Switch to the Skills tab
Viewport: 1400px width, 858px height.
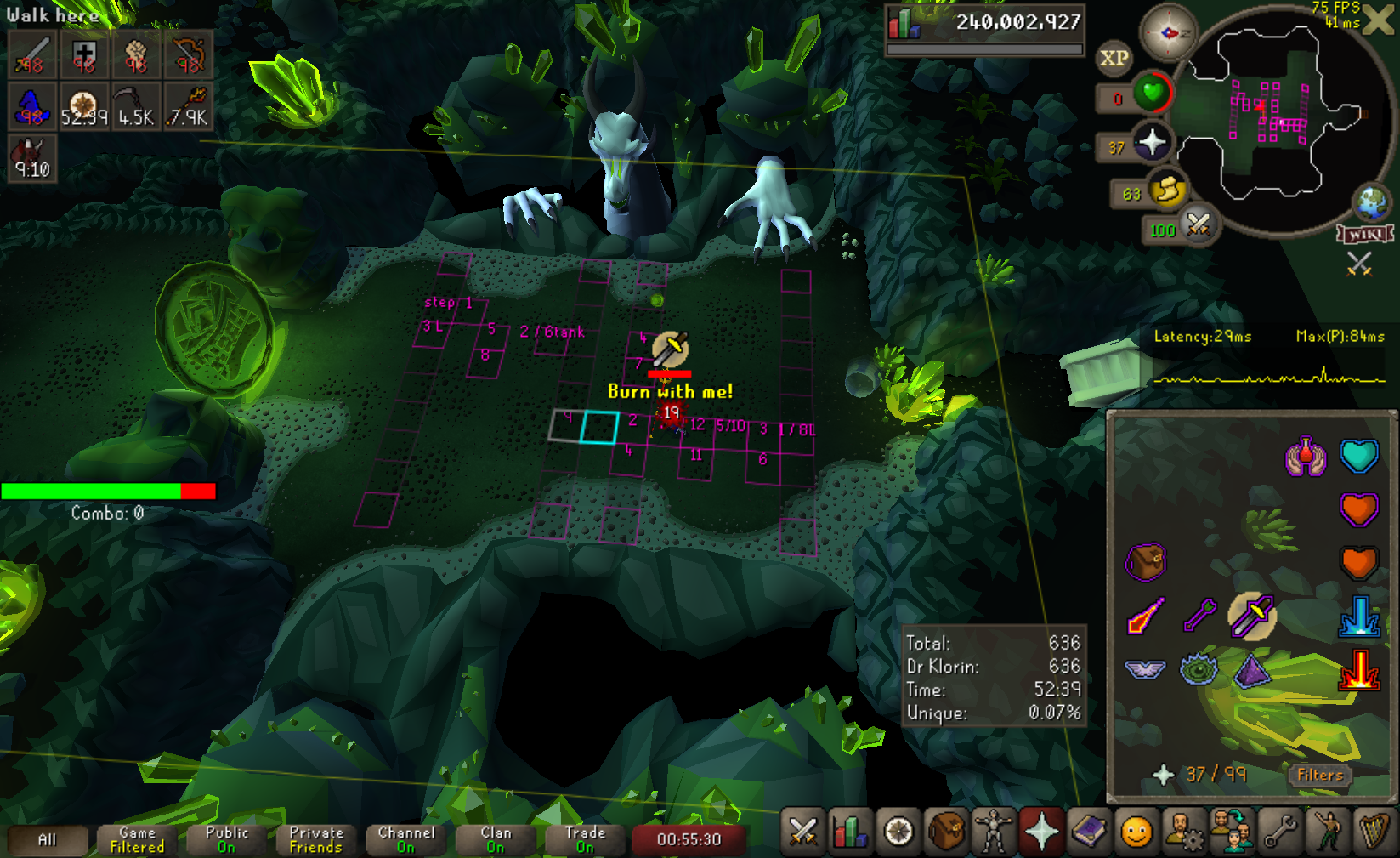tap(849, 832)
